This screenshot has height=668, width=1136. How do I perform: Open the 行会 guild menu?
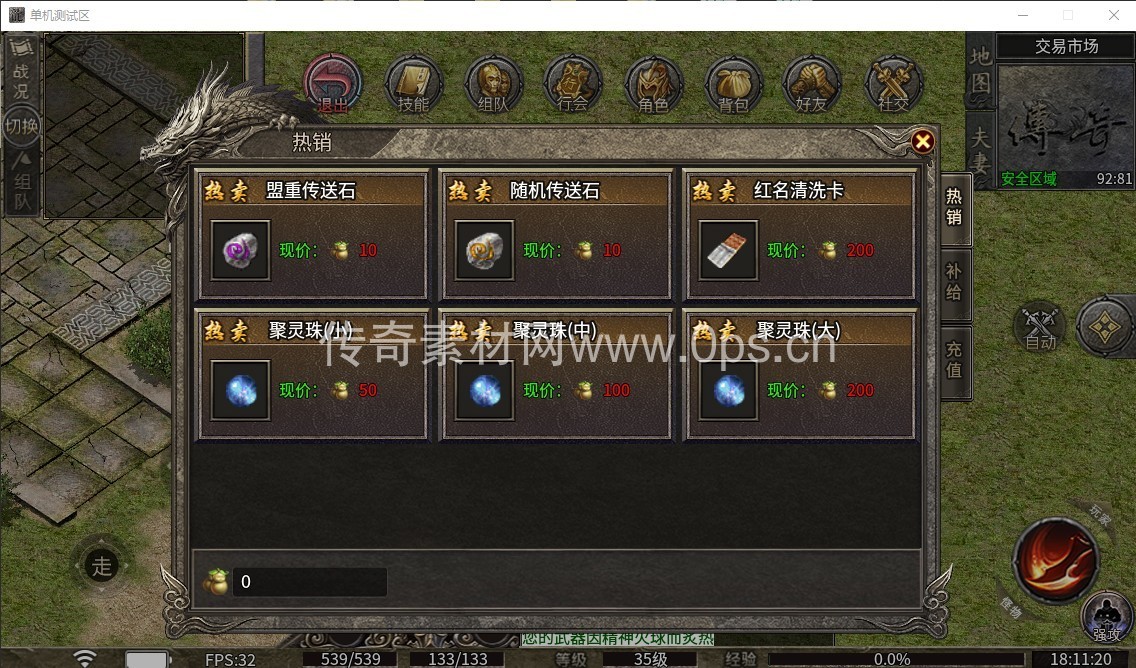[x=573, y=83]
